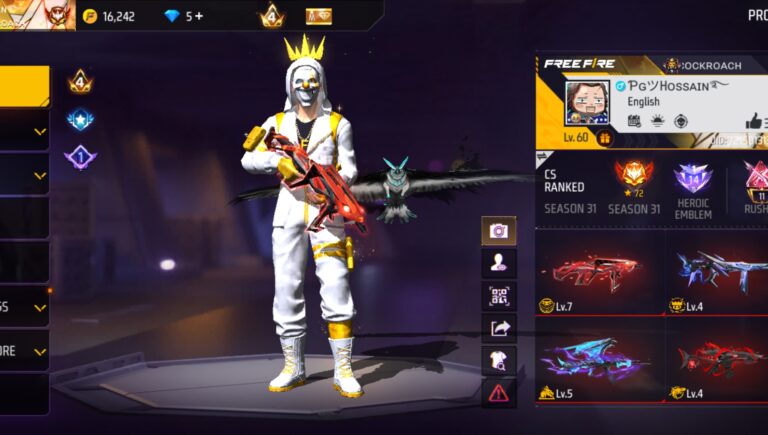The width and height of the screenshot is (768, 435).
Task: Select the blue star badge
Action: coord(80,120)
